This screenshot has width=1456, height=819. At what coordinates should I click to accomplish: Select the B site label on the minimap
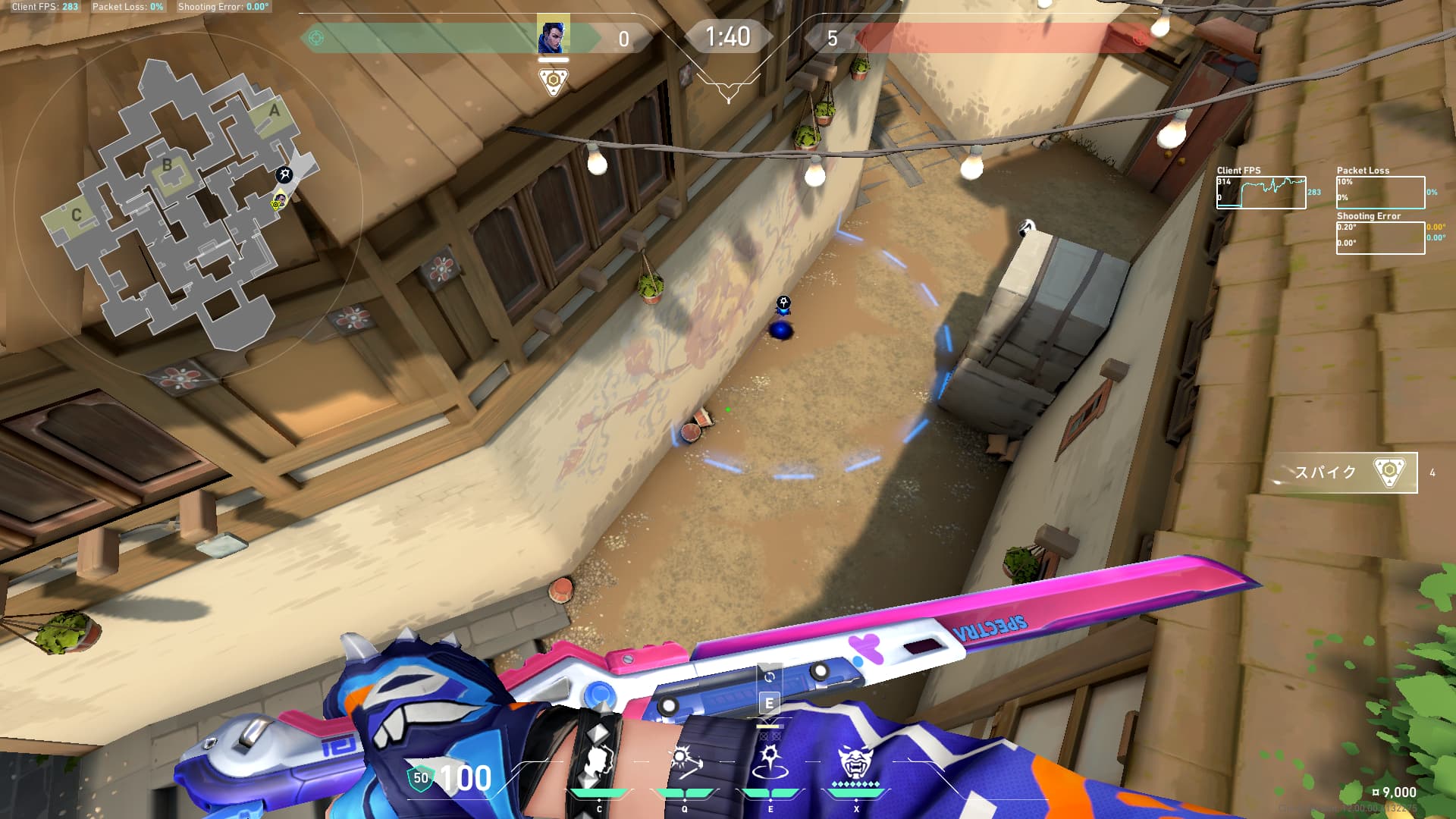[x=168, y=165]
